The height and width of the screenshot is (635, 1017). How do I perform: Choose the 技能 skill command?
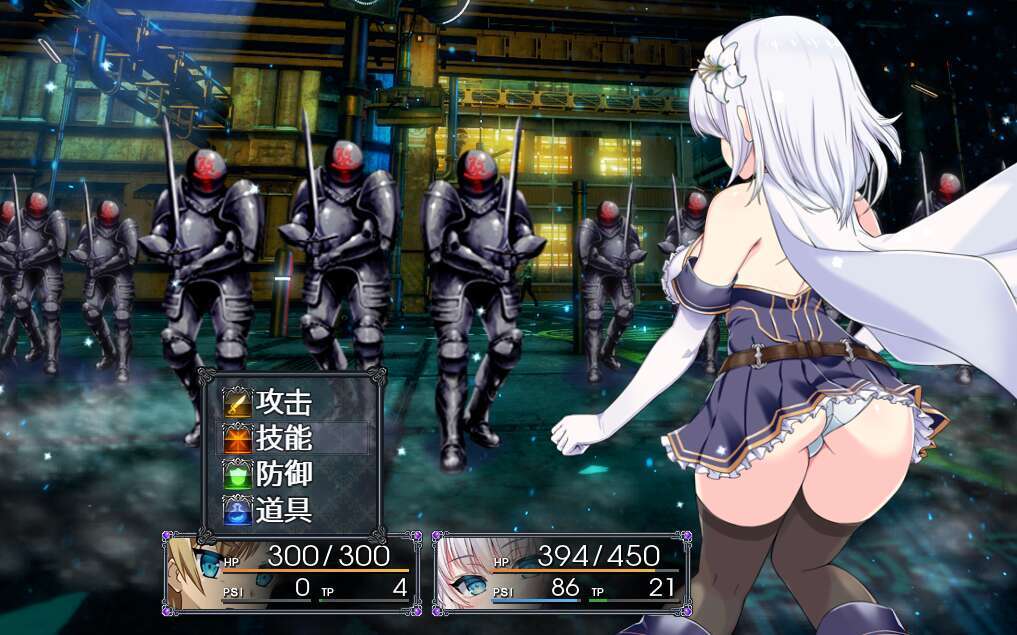click(x=284, y=438)
